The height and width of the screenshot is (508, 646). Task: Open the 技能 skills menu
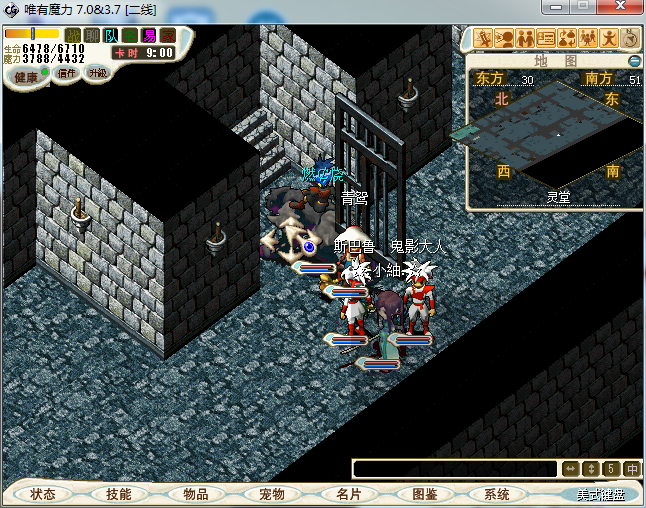[x=119, y=494]
